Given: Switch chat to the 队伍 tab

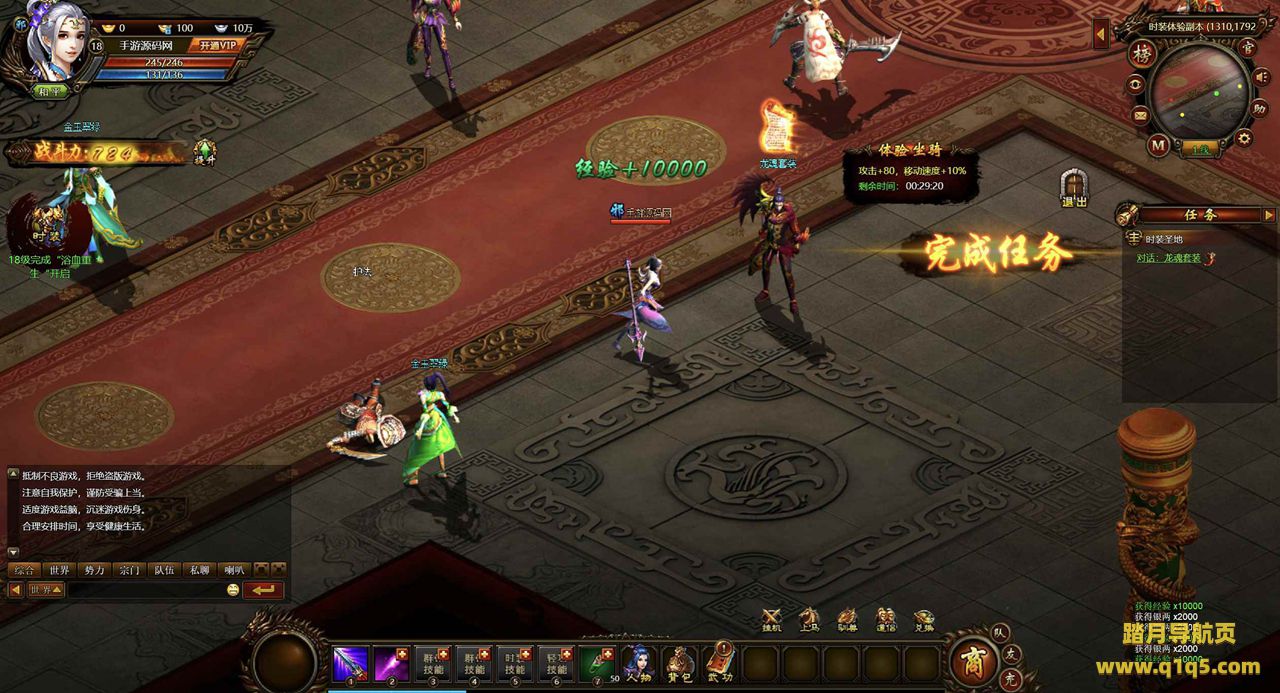Looking at the screenshot, I should [163, 570].
